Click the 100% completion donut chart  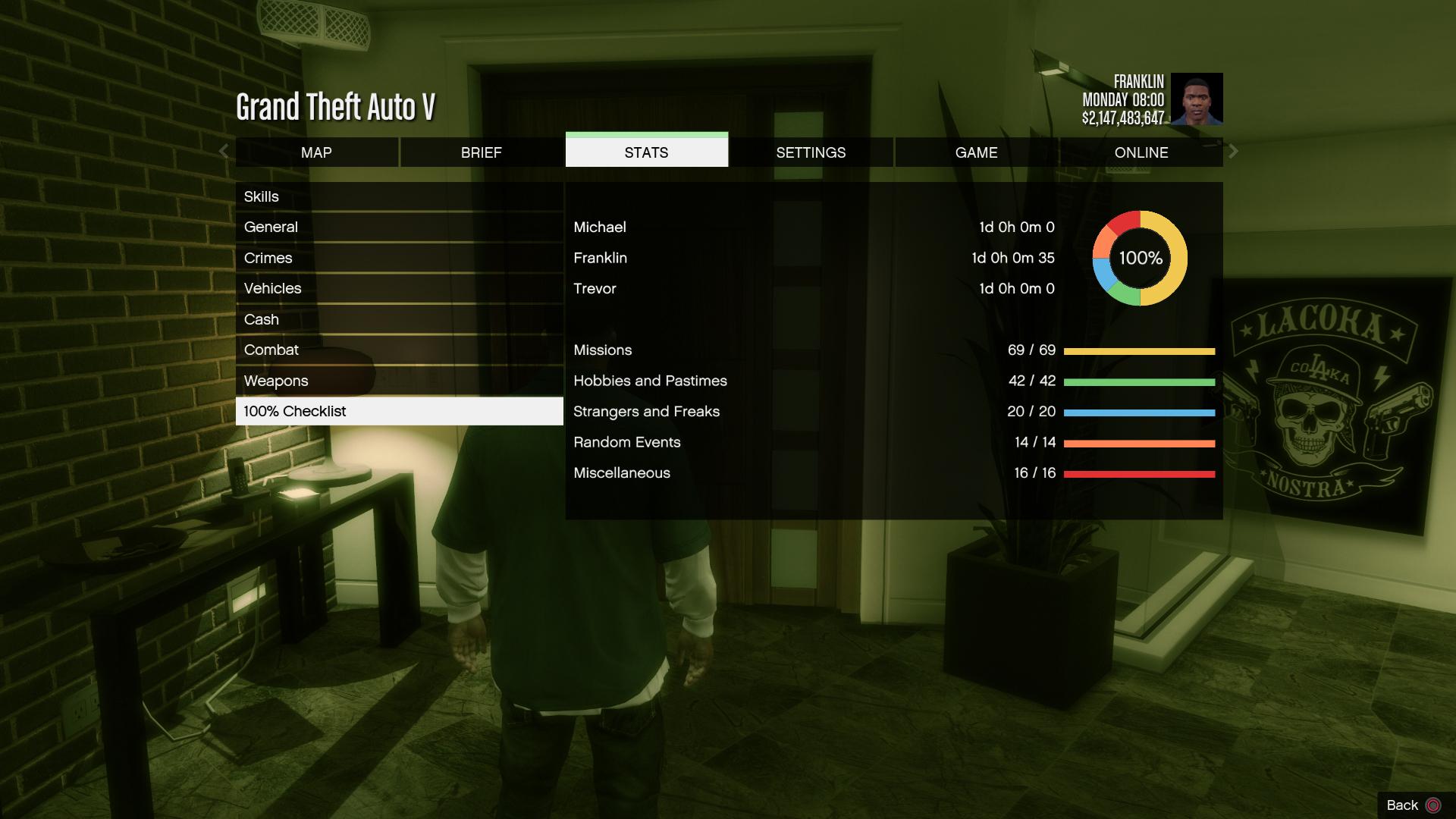[x=1139, y=259]
